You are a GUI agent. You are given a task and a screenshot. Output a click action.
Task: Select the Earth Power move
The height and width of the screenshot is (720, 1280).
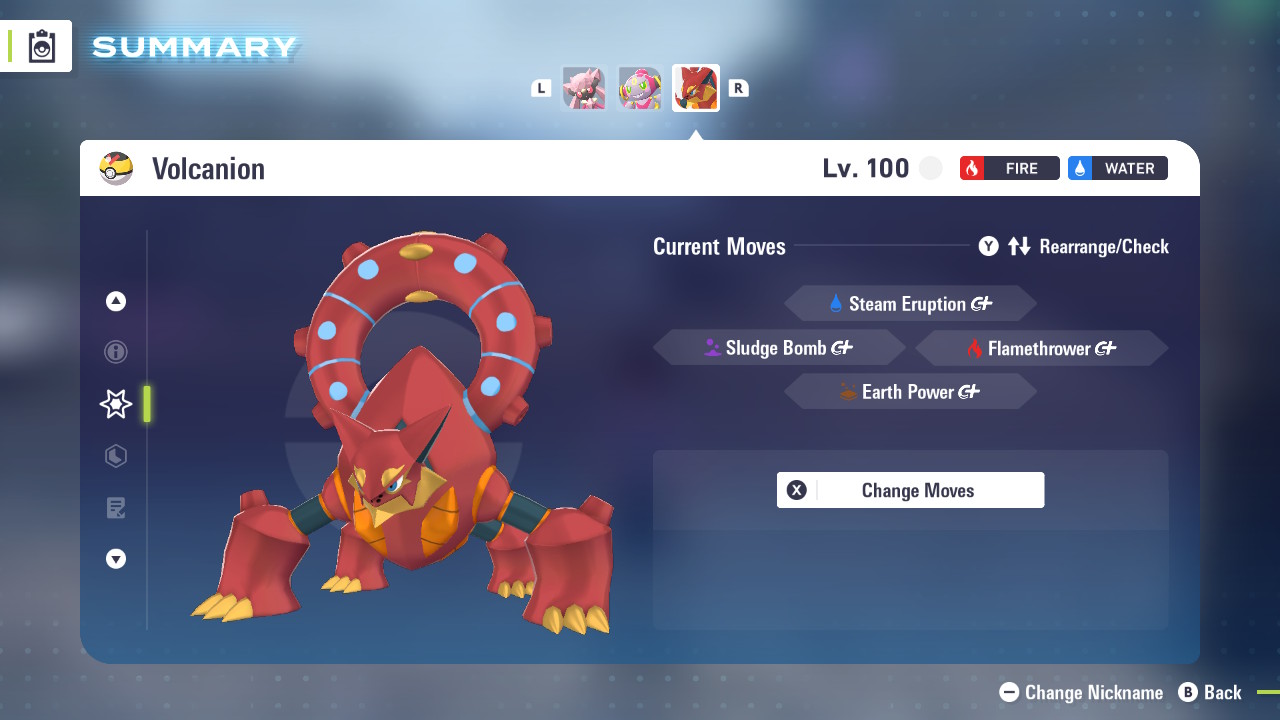pos(910,391)
